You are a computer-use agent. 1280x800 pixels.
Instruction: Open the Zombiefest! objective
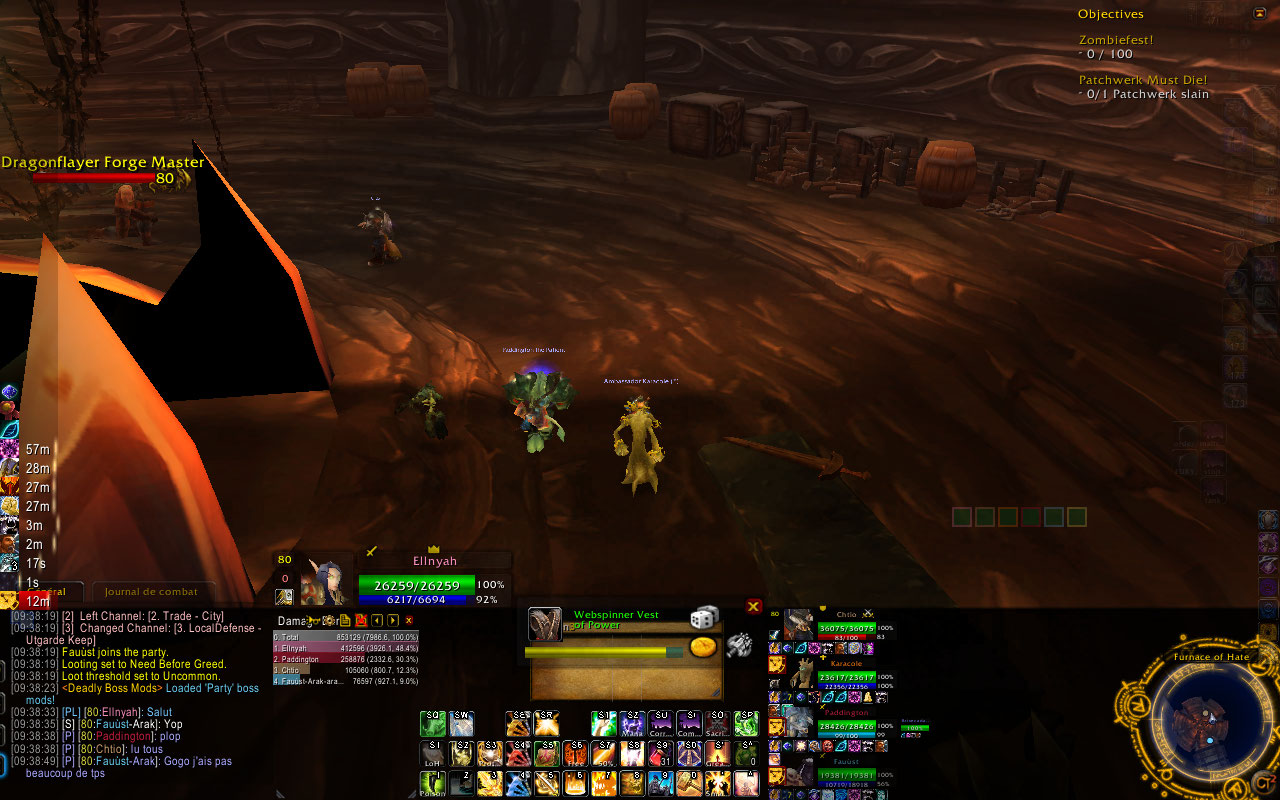(x=1116, y=40)
